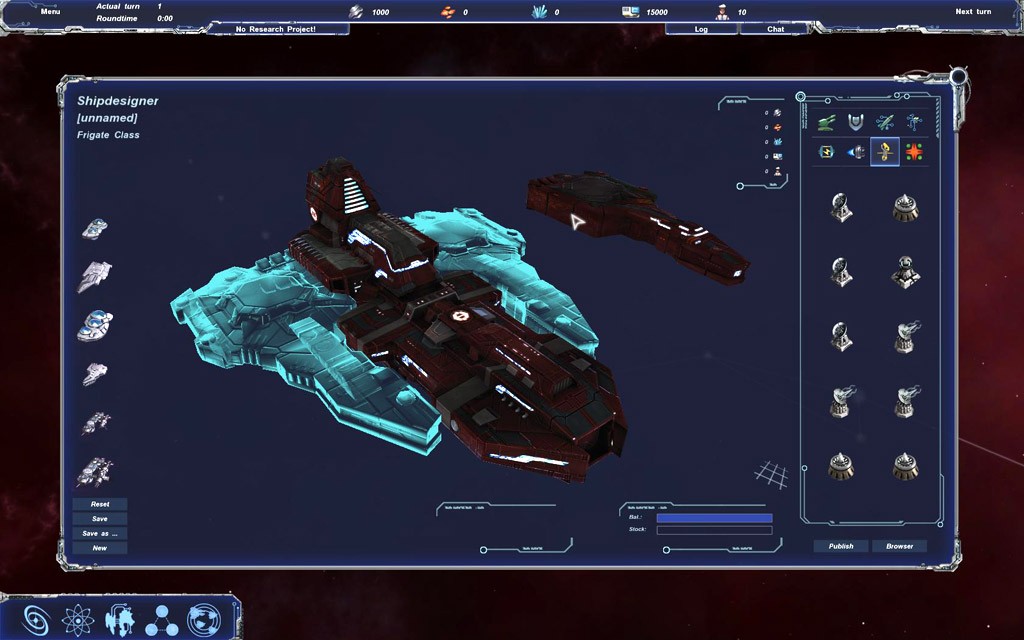Save the ship design

(x=100, y=519)
